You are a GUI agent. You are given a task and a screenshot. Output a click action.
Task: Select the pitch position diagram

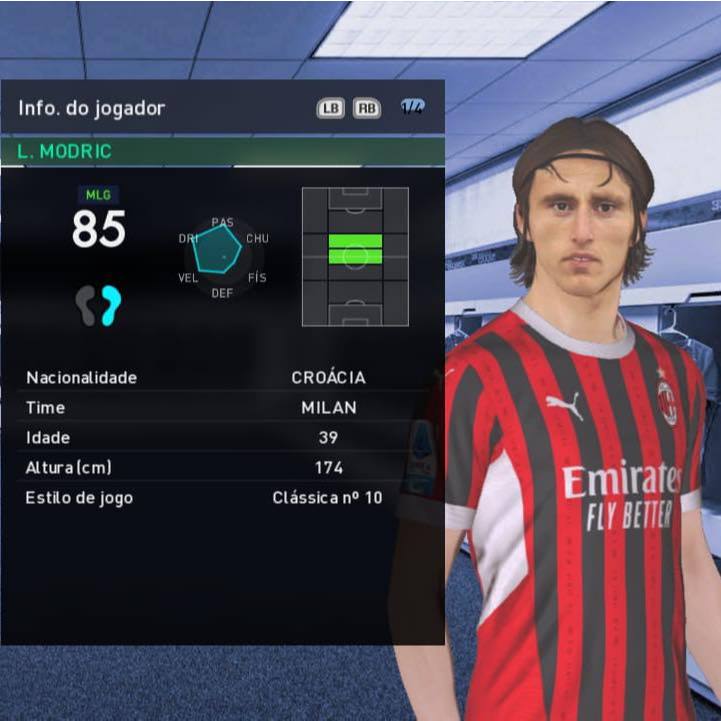click(x=355, y=256)
